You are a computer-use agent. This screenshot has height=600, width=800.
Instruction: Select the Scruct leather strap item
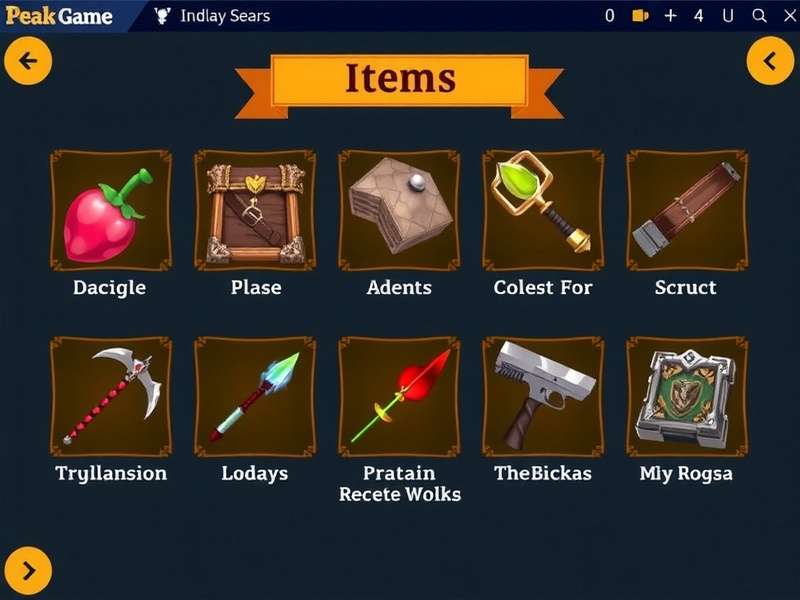[686, 210]
